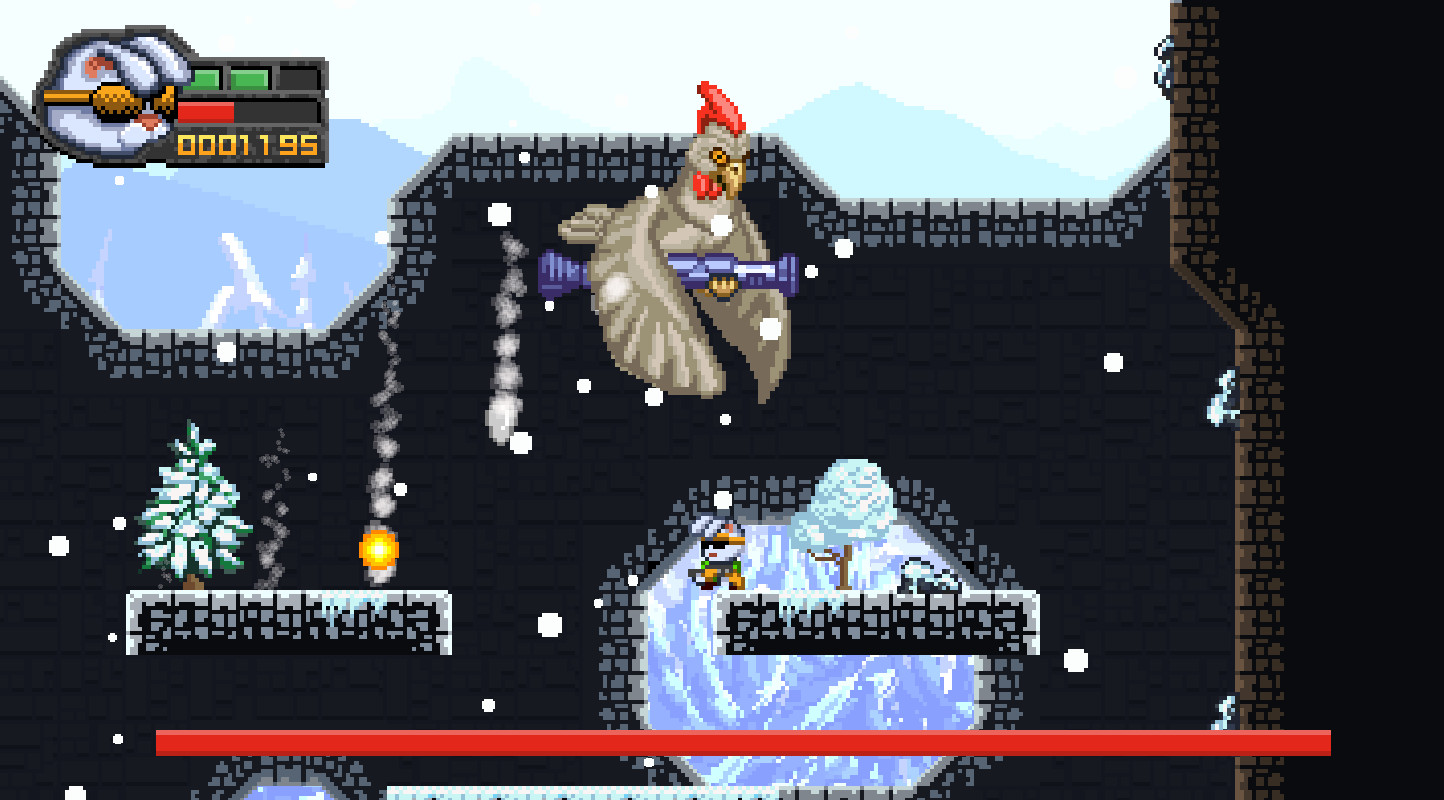Toggle the empty third ammo segment
1444x800 pixels.
300,78
